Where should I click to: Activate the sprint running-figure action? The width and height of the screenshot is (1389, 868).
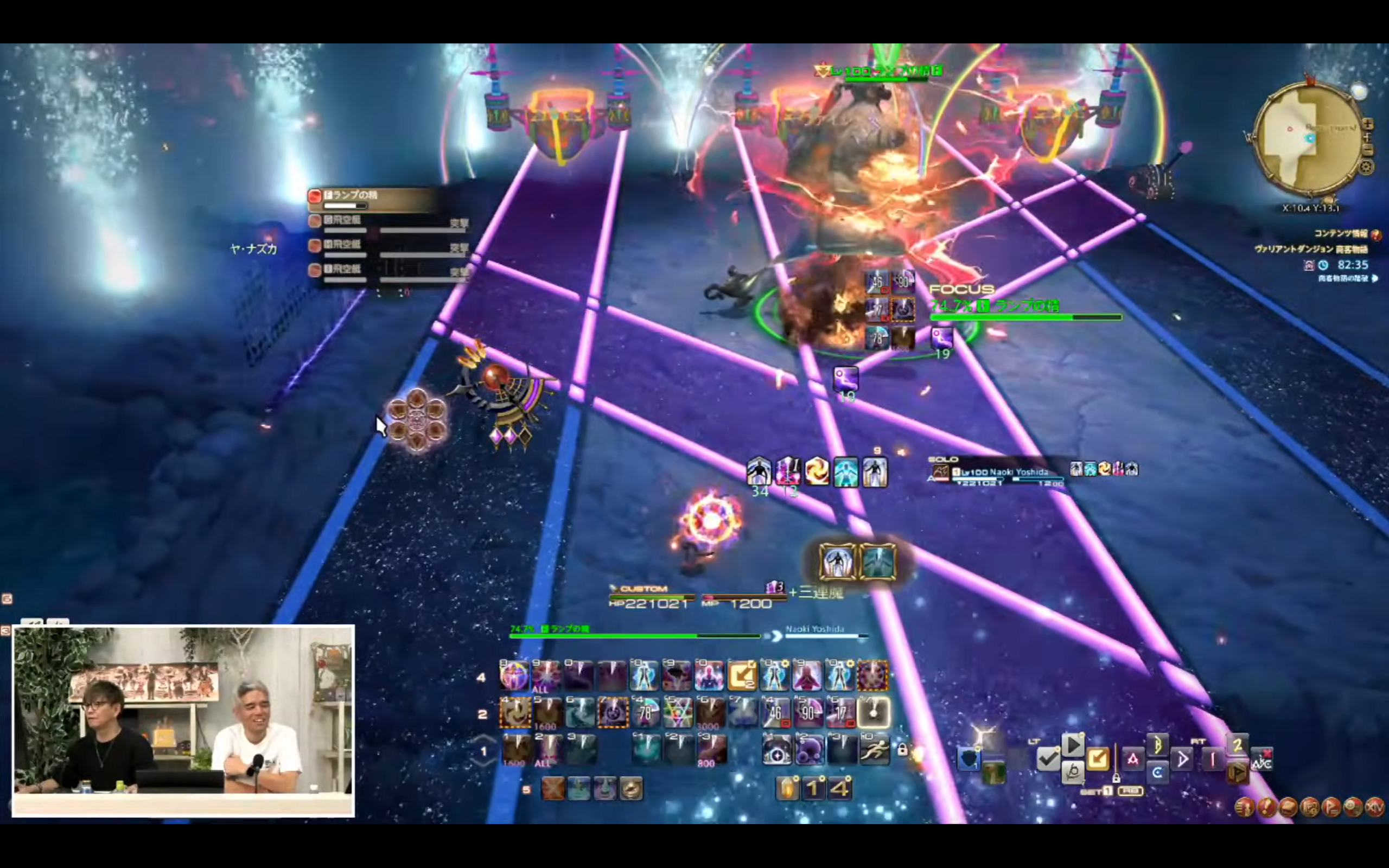(x=874, y=750)
